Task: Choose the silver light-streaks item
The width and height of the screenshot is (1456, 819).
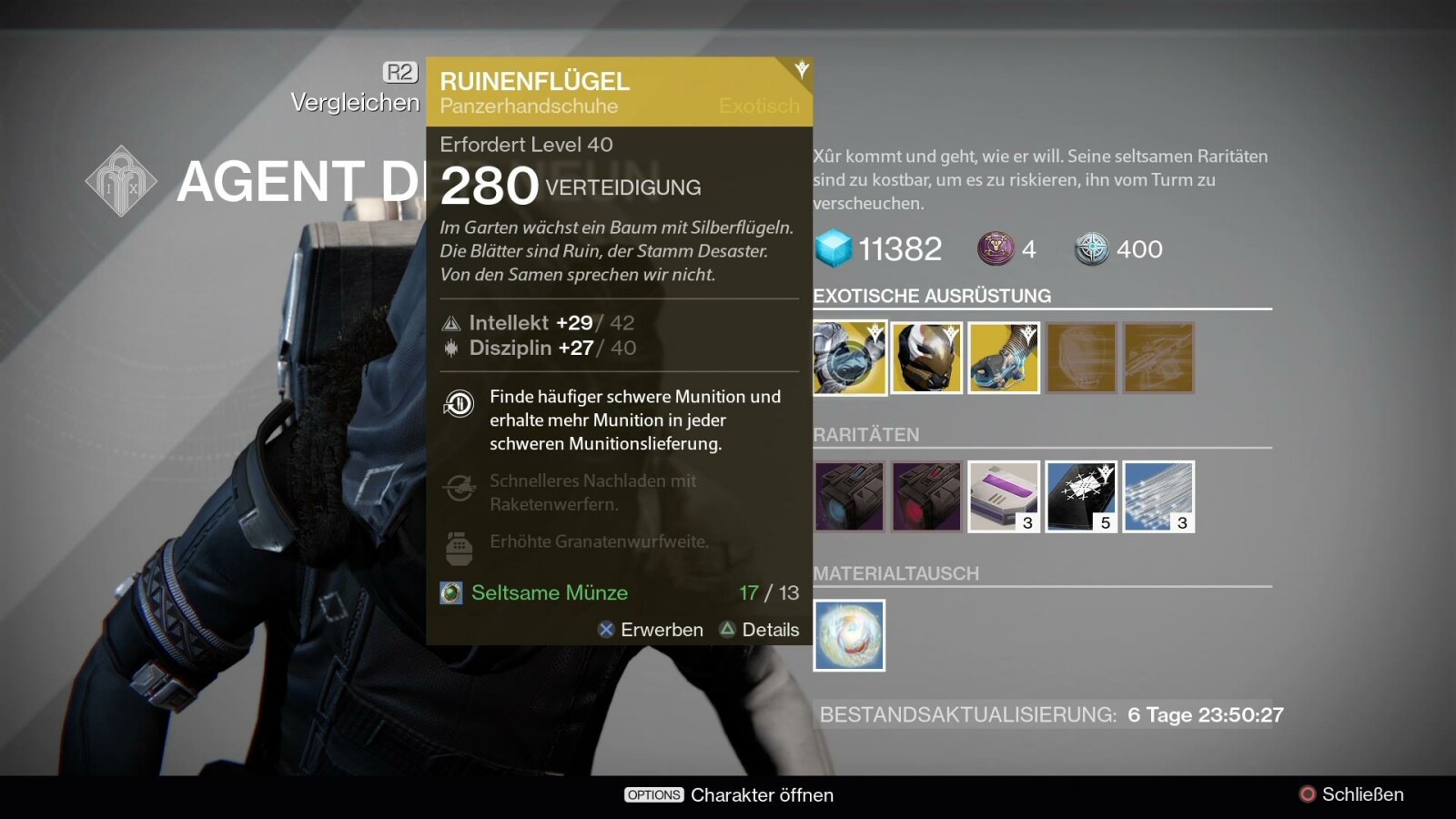Action: 1158,497
